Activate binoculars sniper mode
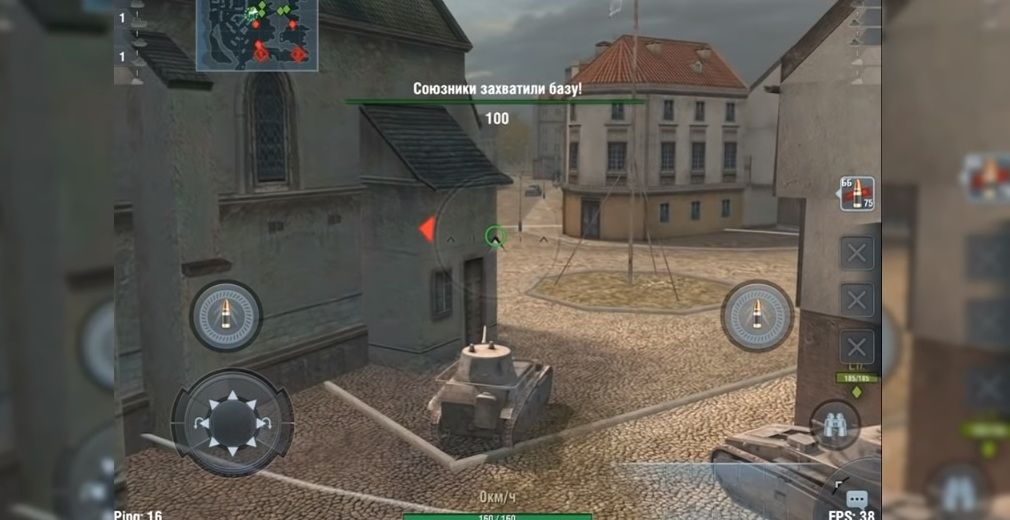 (x=834, y=424)
